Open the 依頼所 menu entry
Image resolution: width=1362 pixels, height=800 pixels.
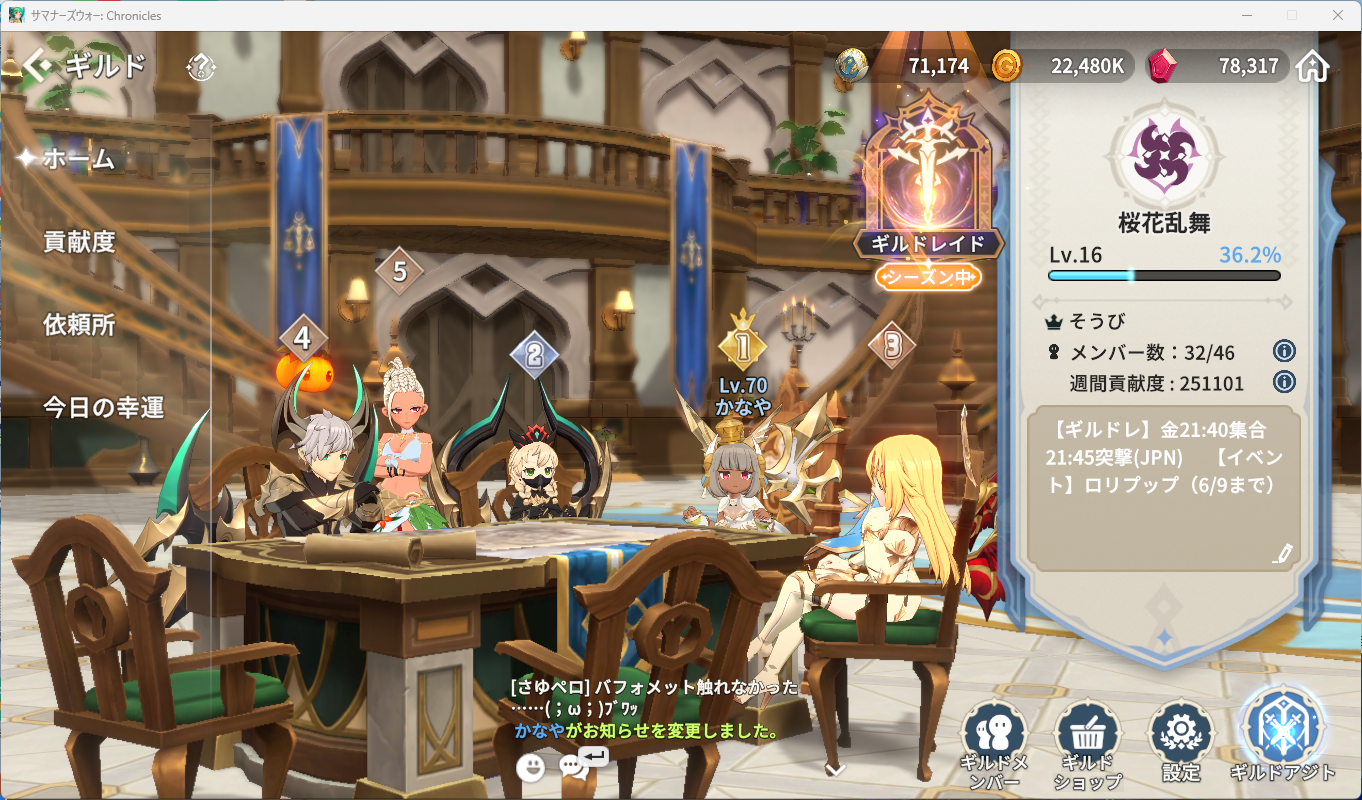coord(79,325)
